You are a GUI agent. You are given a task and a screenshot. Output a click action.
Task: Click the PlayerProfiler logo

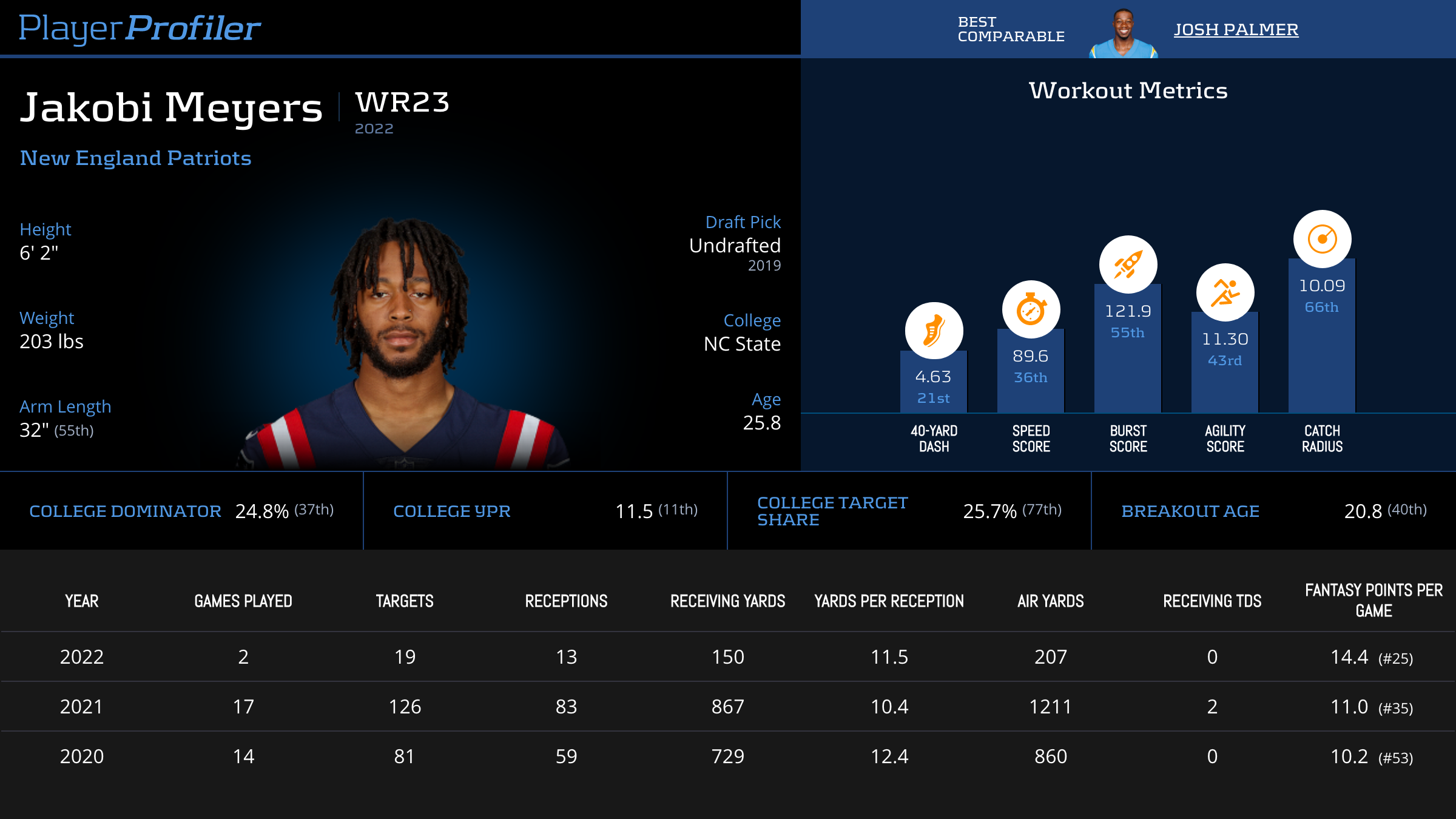click(140, 28)
